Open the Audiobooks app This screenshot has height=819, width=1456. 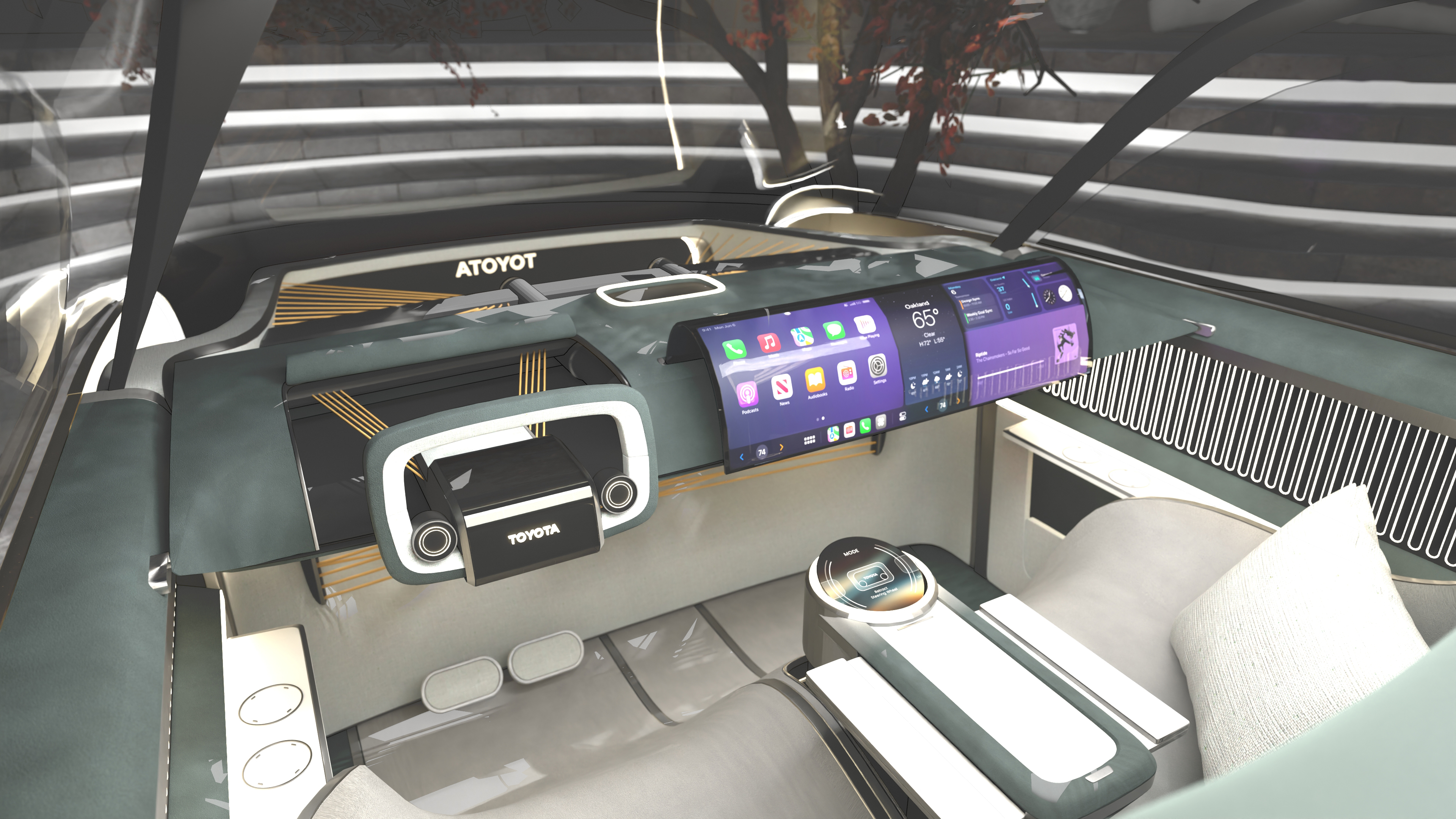coord(814,379)
